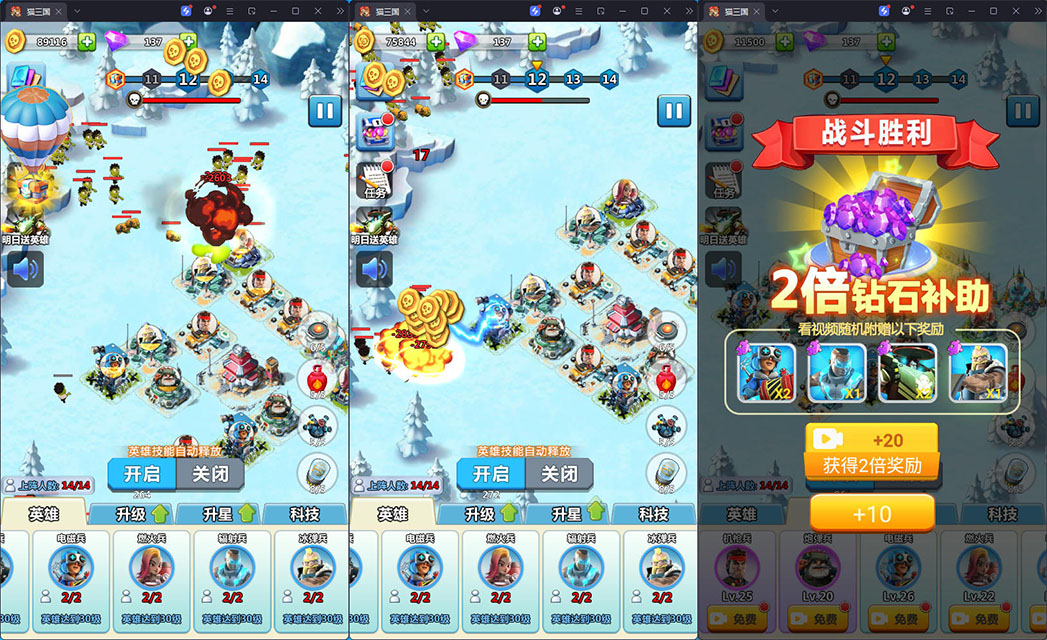Select the blue armored hero X1 reward
The width and height of the screenshot is (1047, 640).
(836, 373)
